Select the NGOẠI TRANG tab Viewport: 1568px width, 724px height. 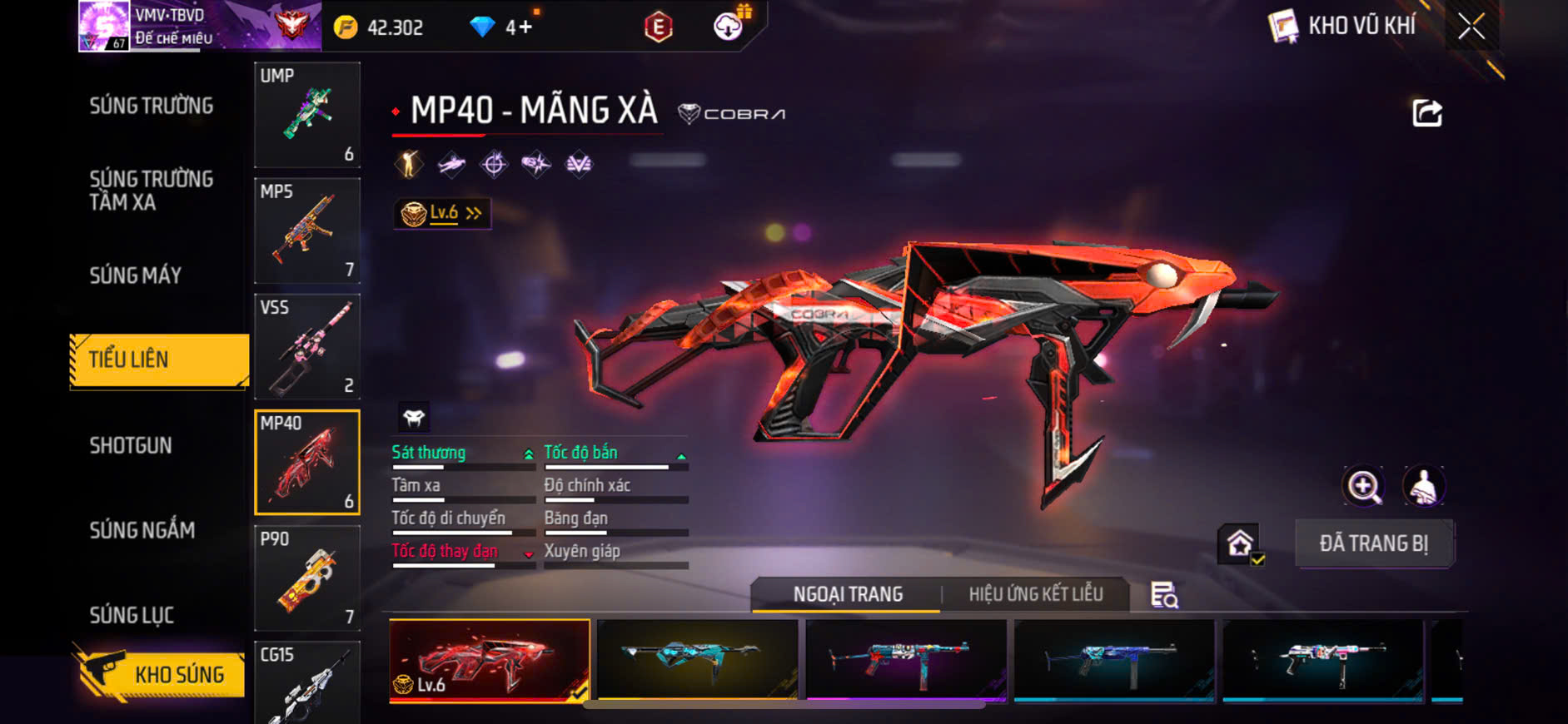[x=847, y=594]
